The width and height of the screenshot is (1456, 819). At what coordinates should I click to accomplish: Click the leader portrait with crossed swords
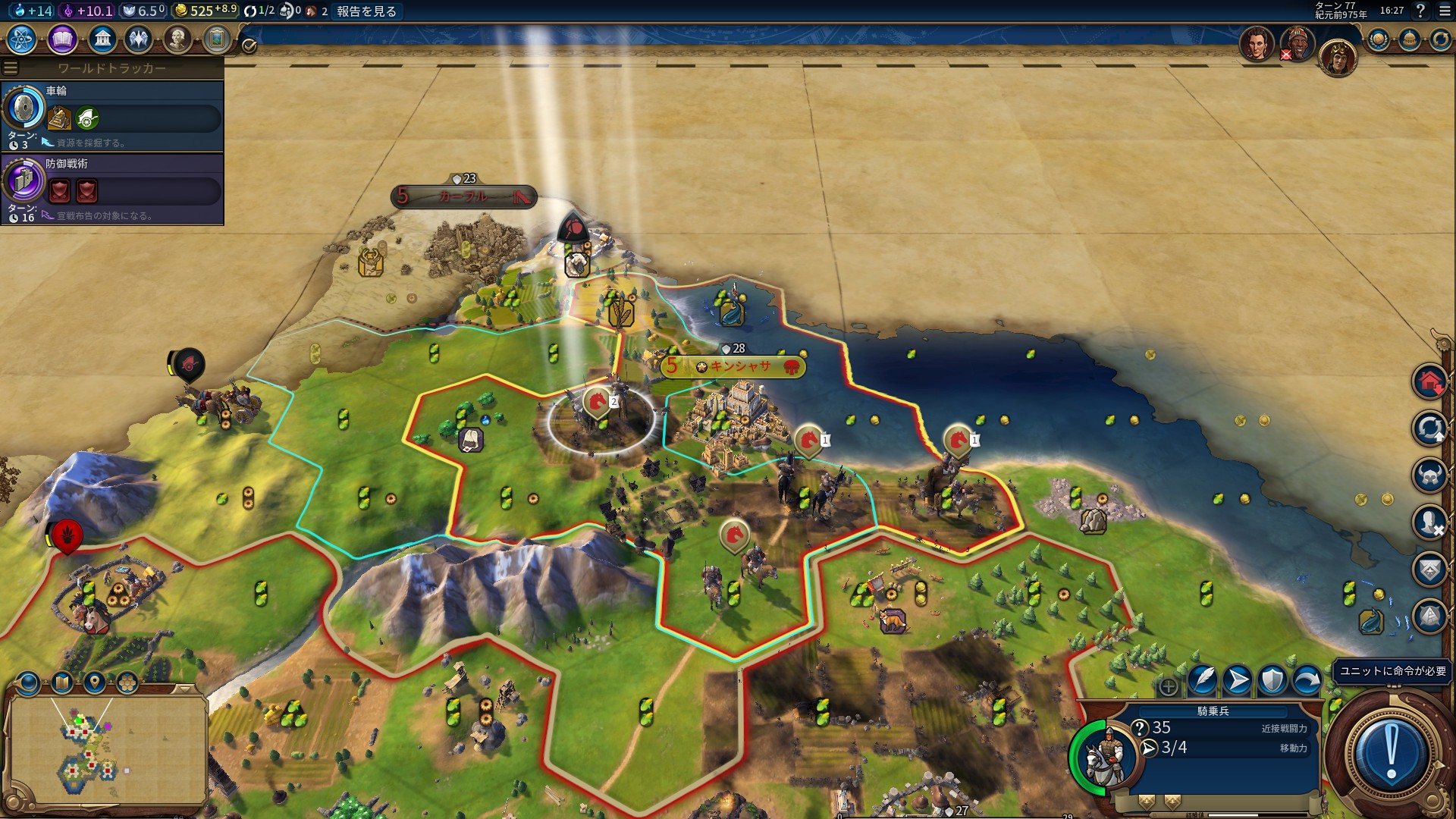[1297, 44]
